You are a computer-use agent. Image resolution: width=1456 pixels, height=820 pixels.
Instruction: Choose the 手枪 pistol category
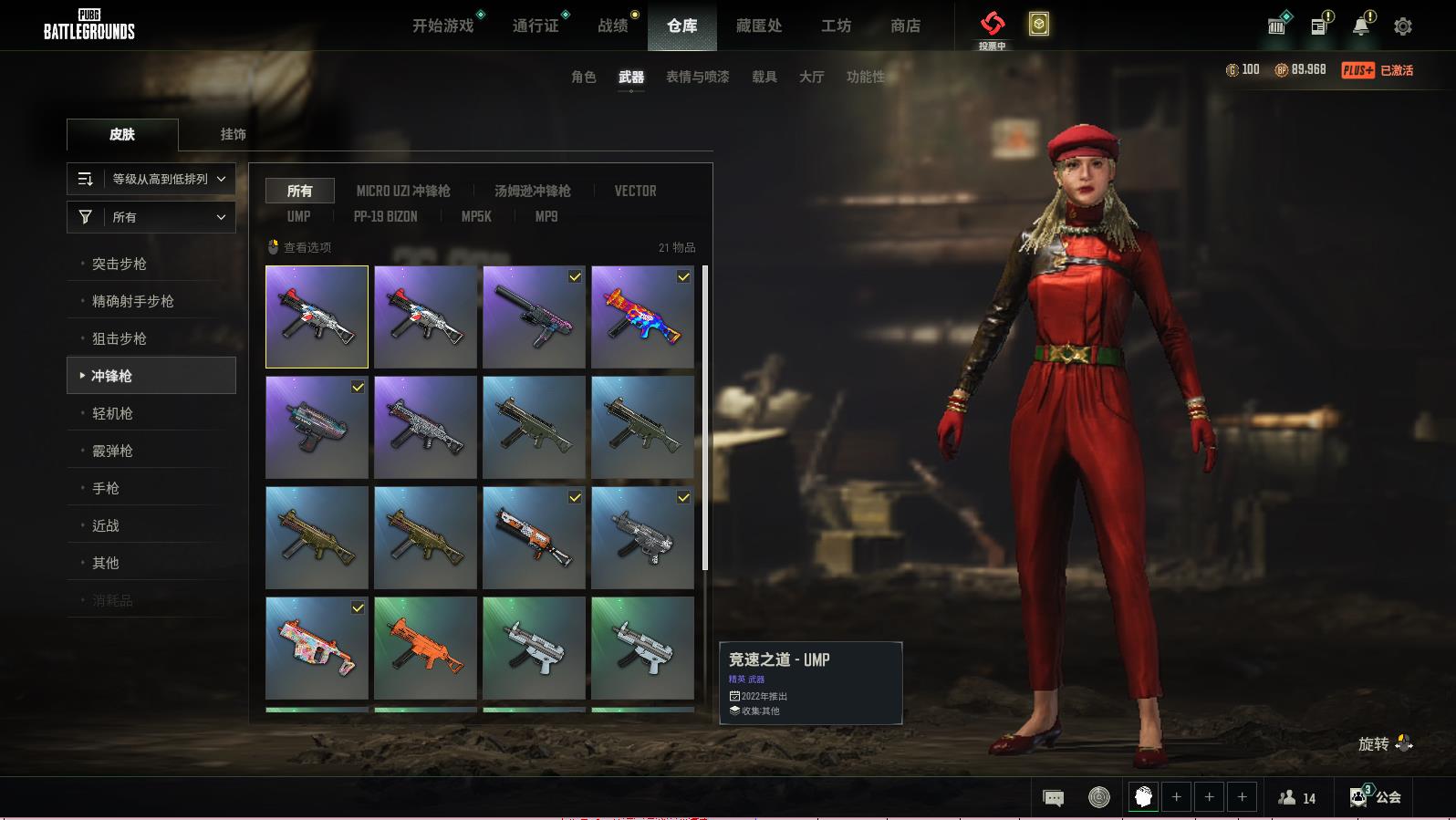pos(106,488)
